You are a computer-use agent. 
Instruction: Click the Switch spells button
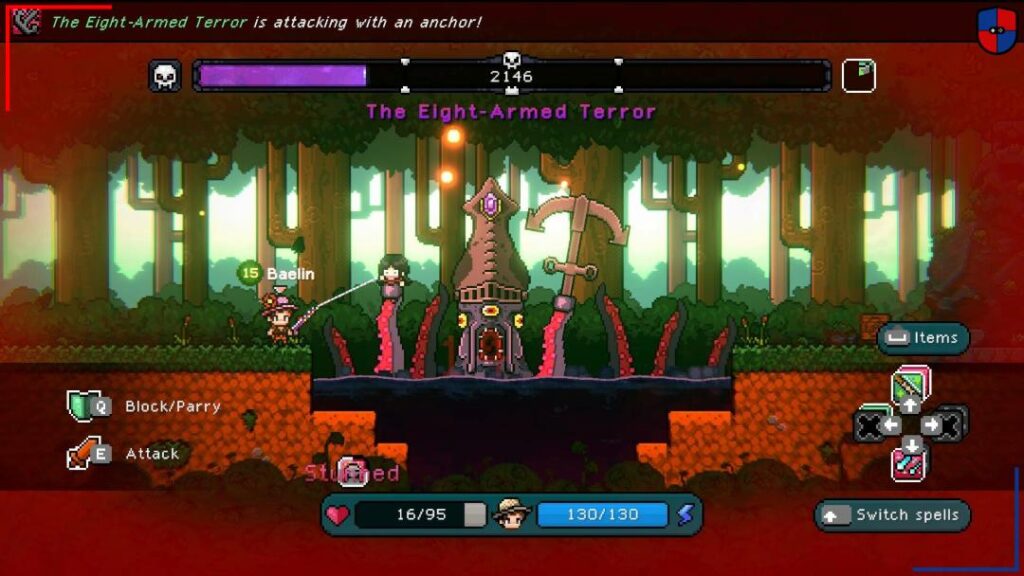[892, 515]
